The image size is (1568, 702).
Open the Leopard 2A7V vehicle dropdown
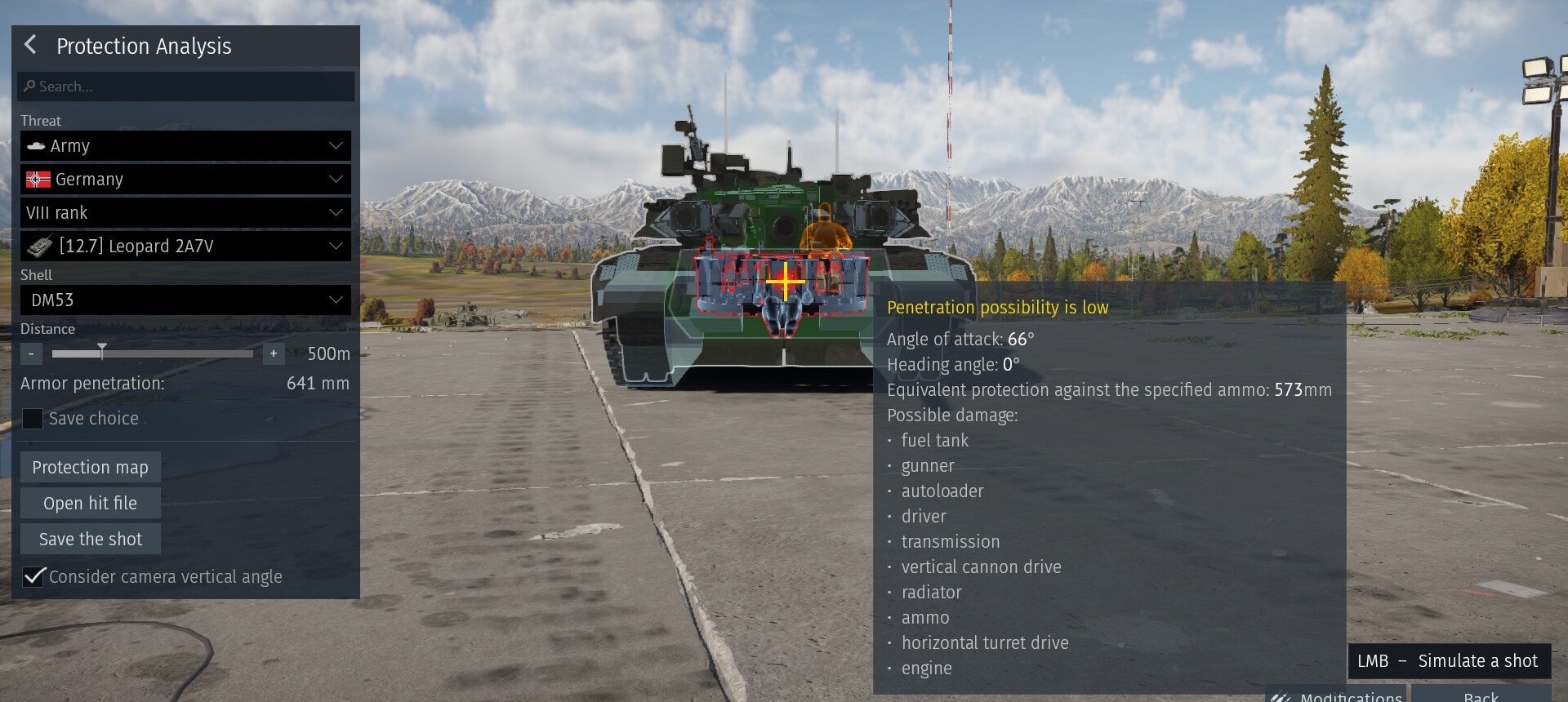click(x=185, y=247)
